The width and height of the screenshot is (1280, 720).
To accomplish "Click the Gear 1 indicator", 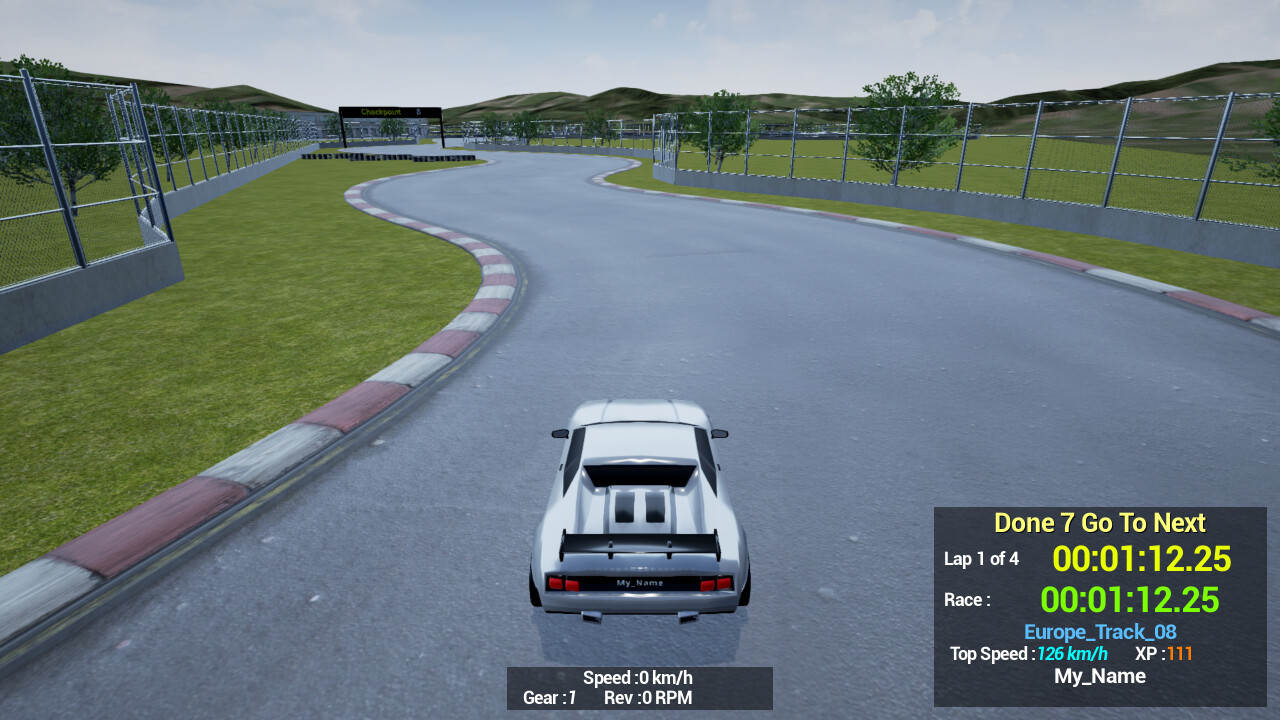I will click(548, 698).
